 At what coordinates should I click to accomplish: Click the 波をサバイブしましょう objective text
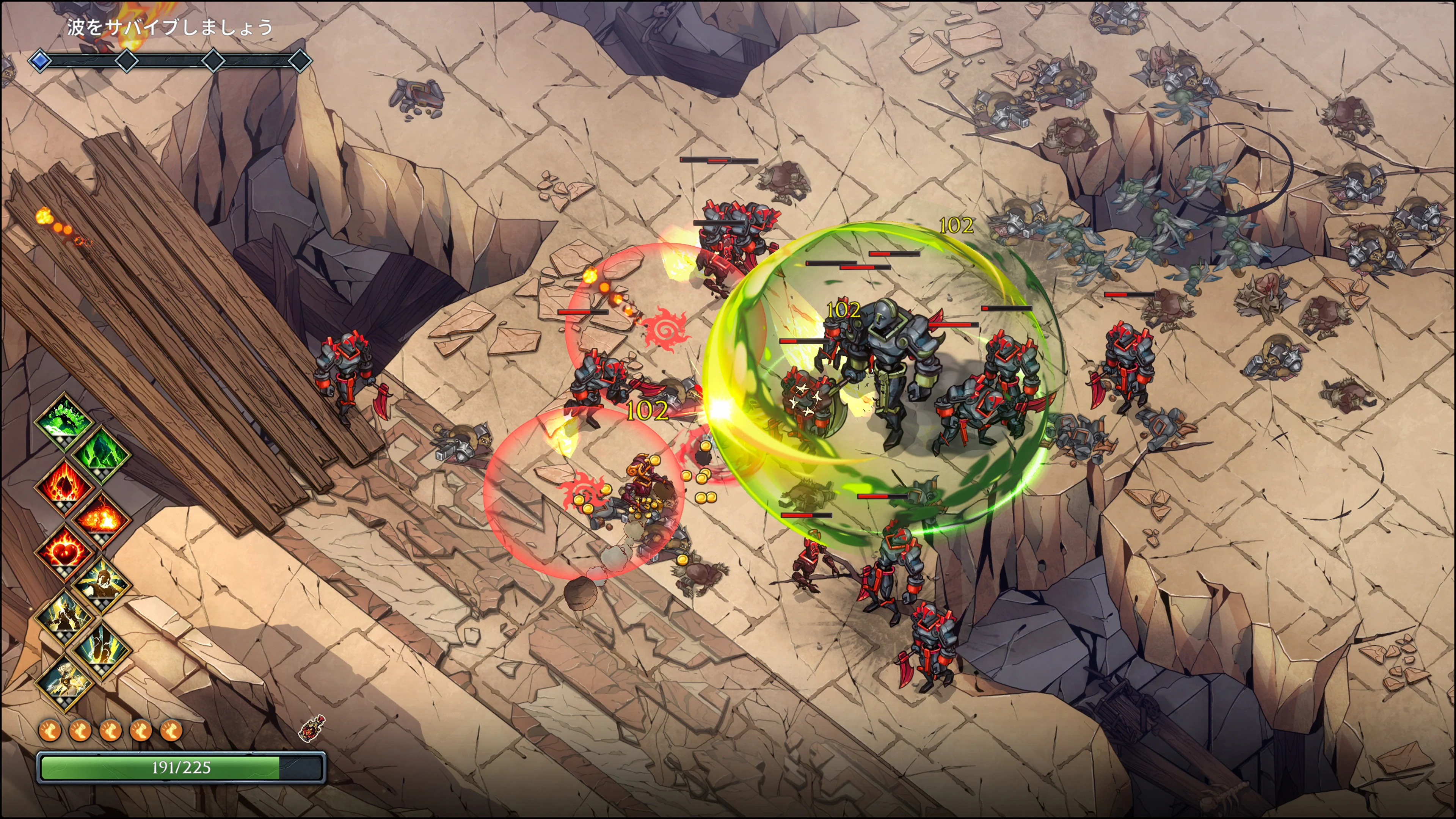pos(169,27)
